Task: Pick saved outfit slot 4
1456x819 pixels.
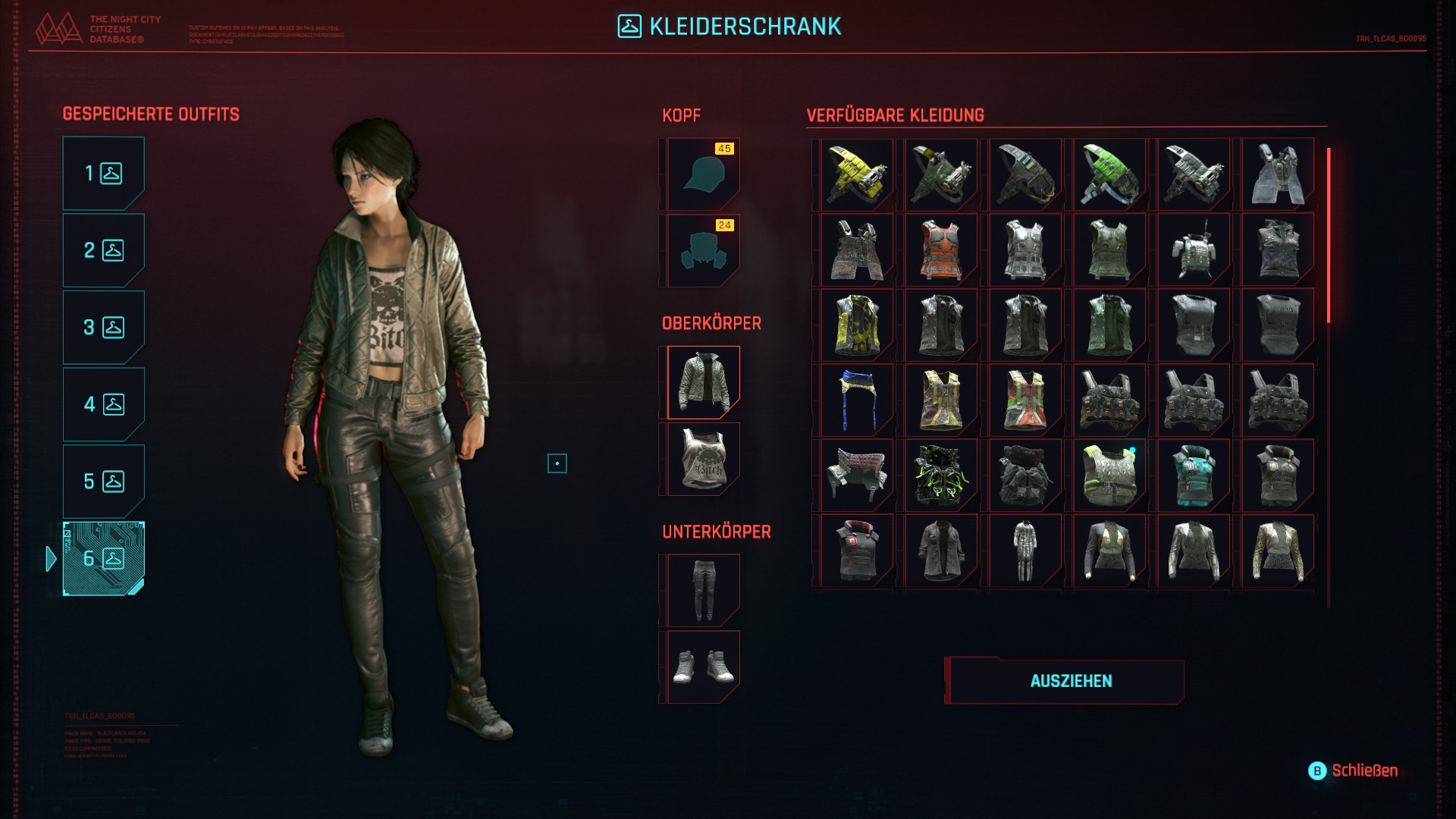Action: coord(103,404)
